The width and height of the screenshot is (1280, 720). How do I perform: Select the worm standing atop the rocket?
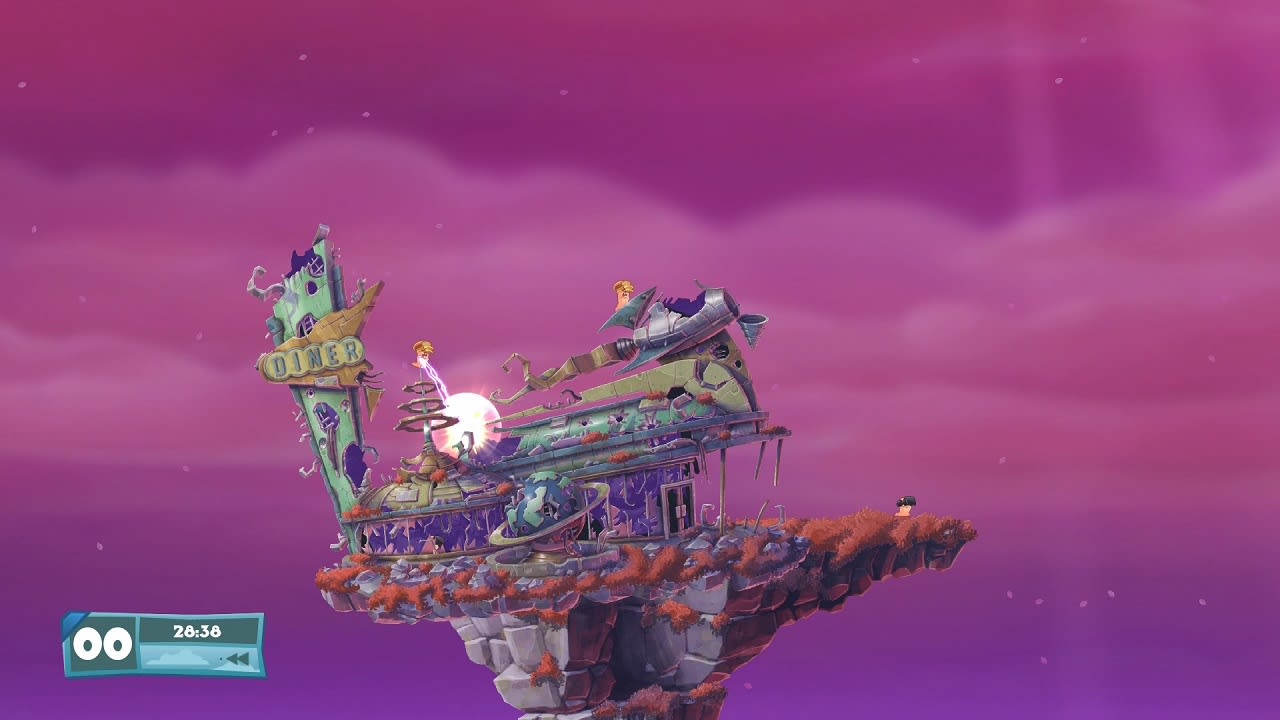(621, 293)
